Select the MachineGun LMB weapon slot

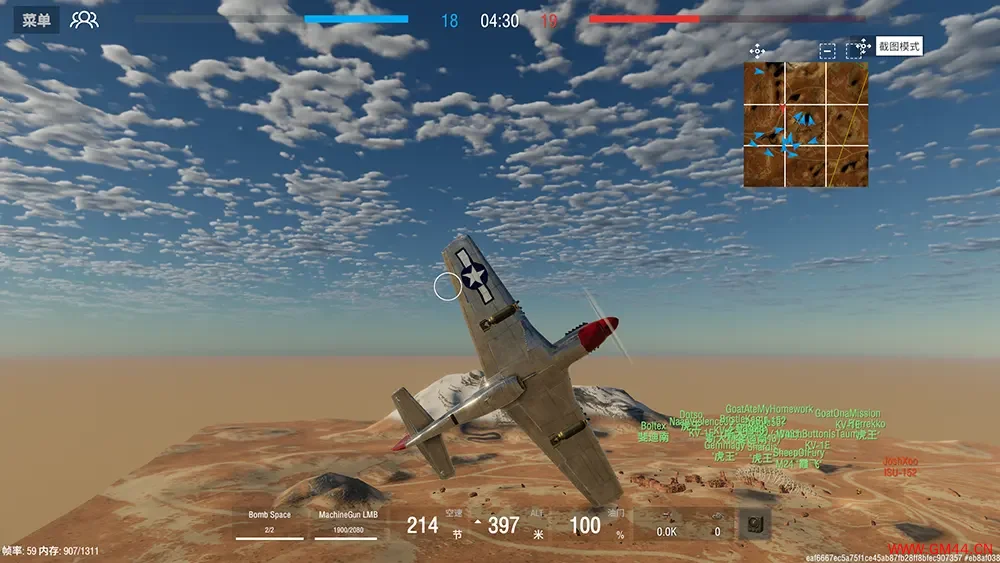347,521
